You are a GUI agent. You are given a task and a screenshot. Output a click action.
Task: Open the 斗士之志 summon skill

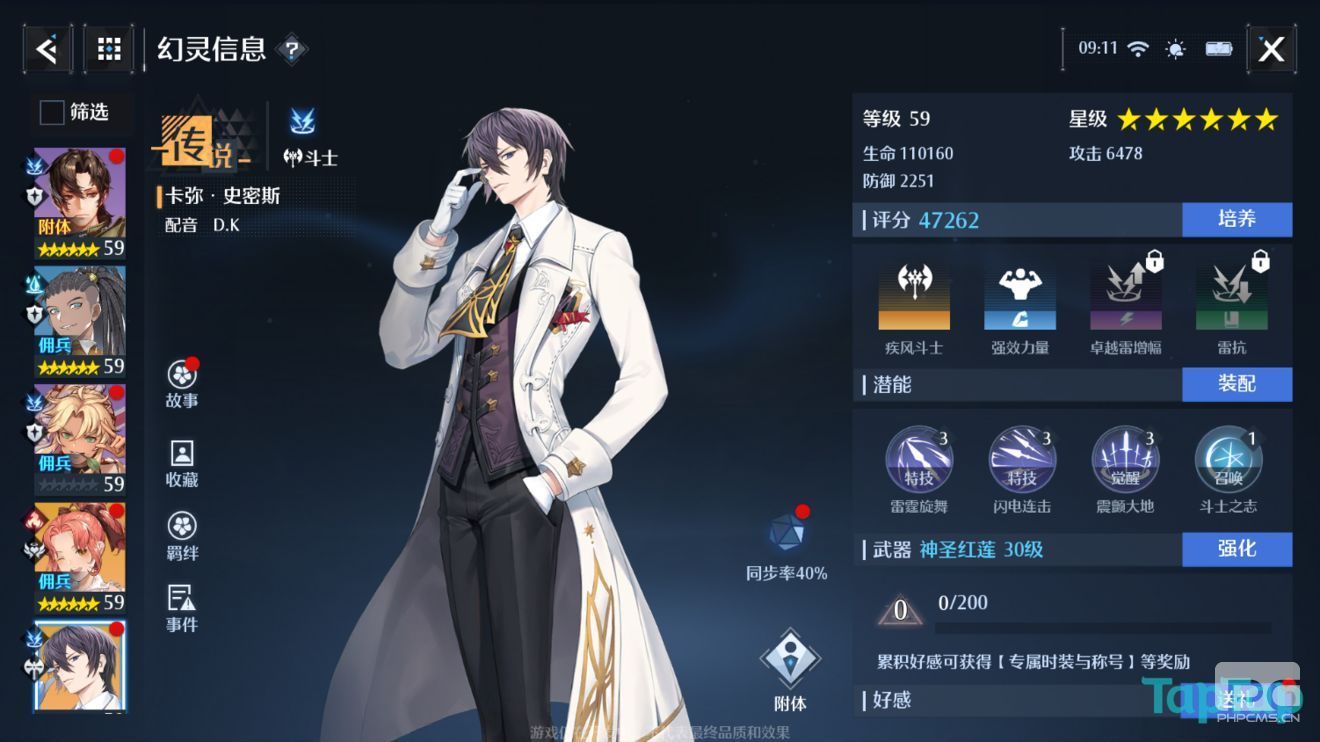pos(1228,460)
